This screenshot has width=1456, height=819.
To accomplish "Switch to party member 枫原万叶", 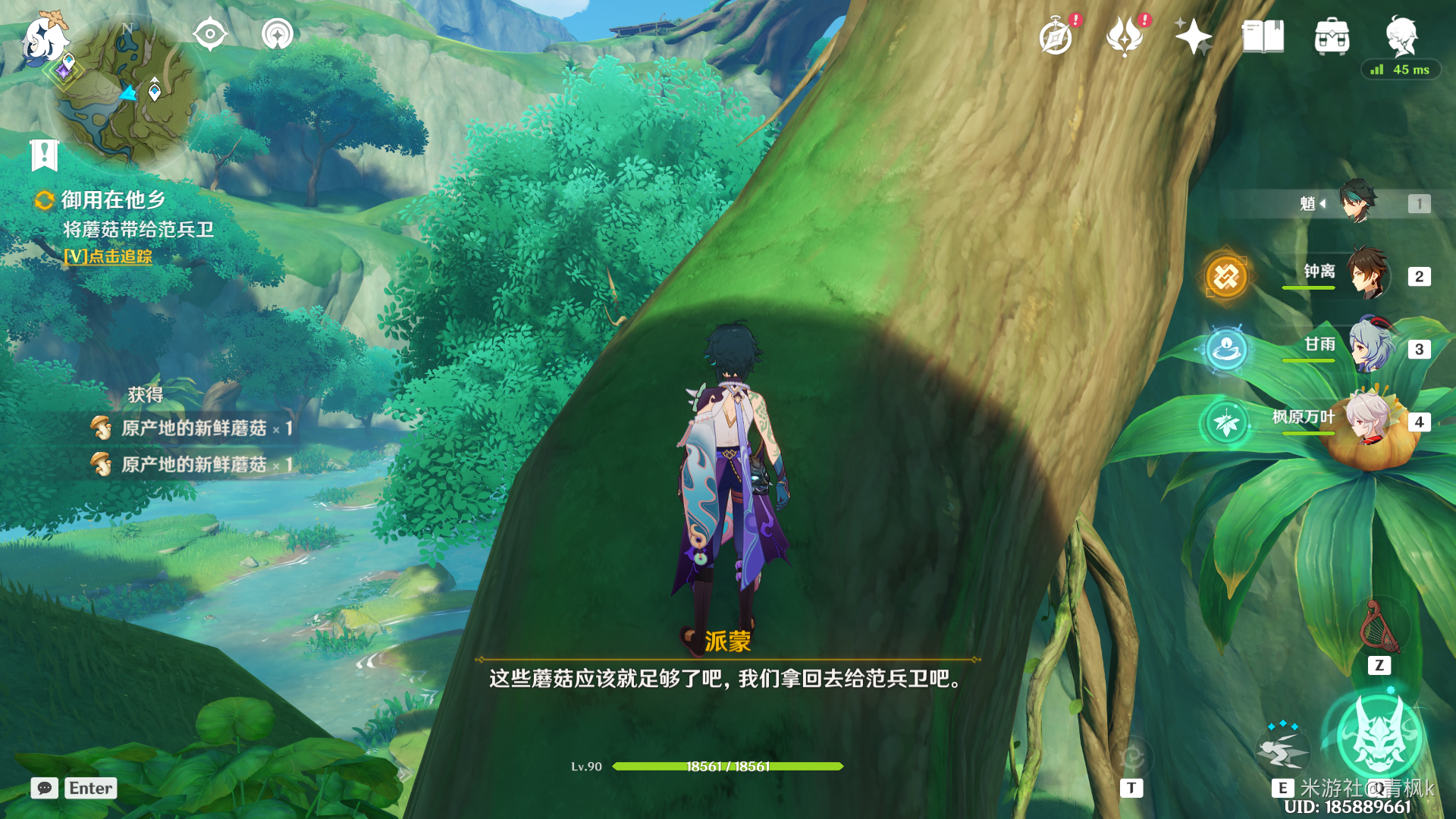I will point(1367,419).
